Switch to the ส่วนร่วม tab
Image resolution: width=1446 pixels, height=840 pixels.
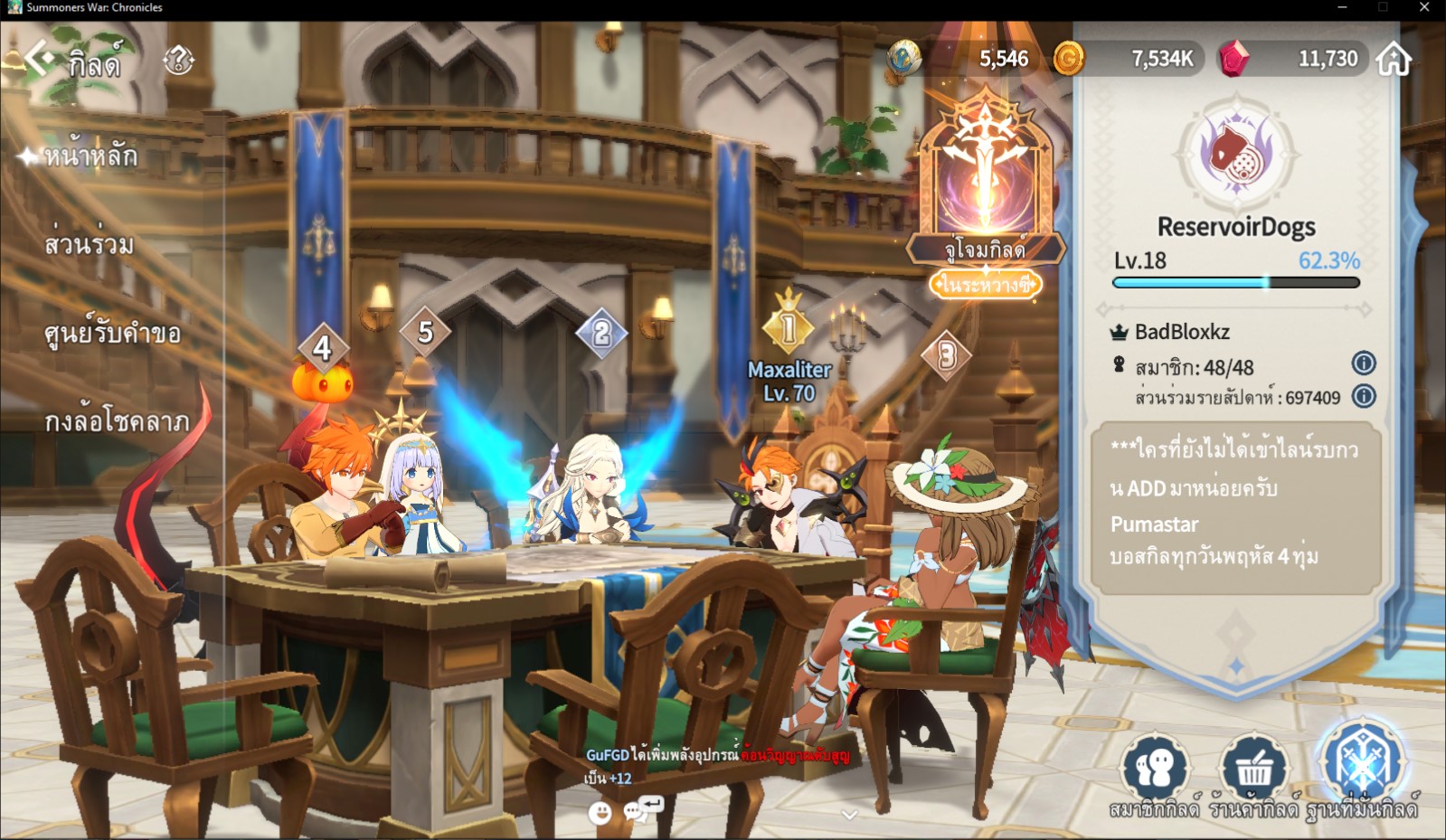[89, 244]
